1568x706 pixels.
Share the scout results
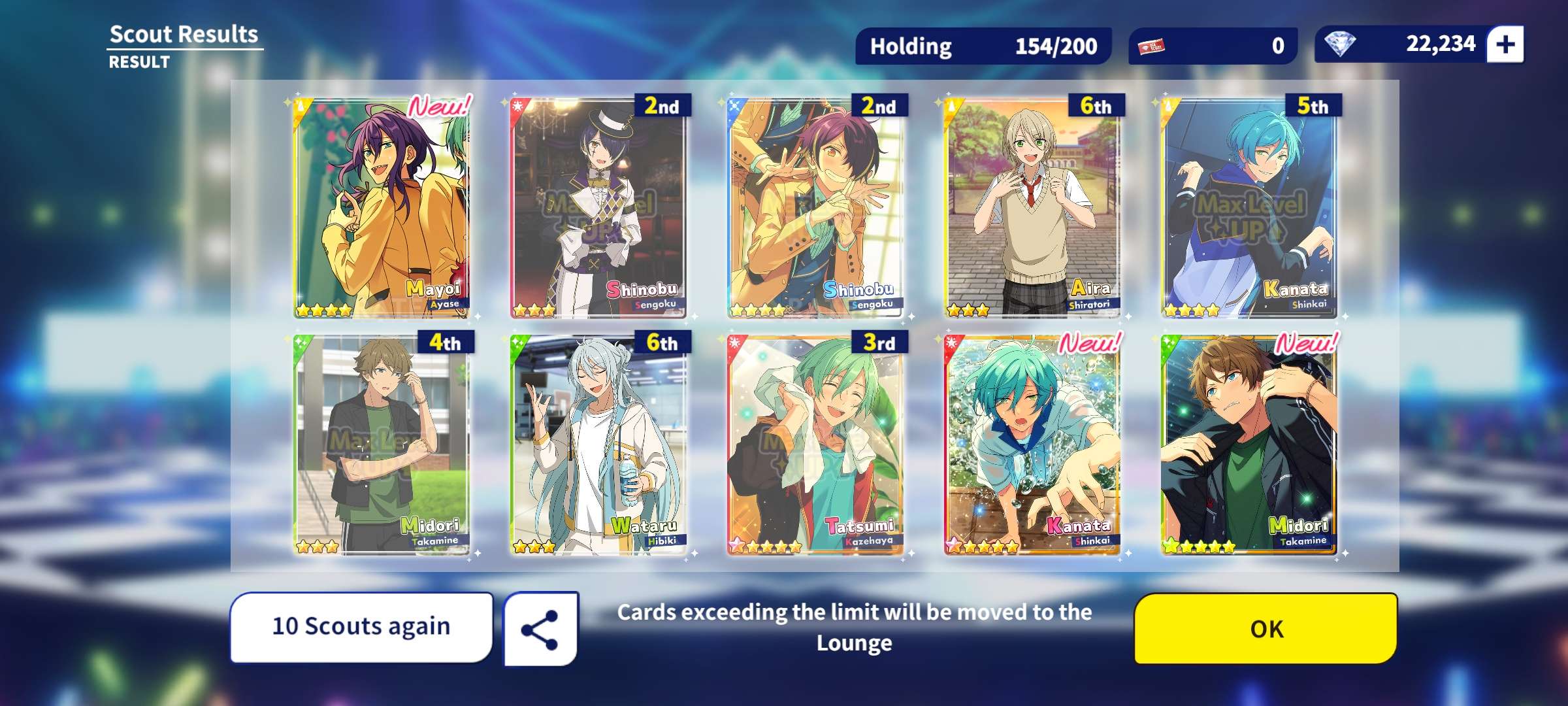point(540,630)
